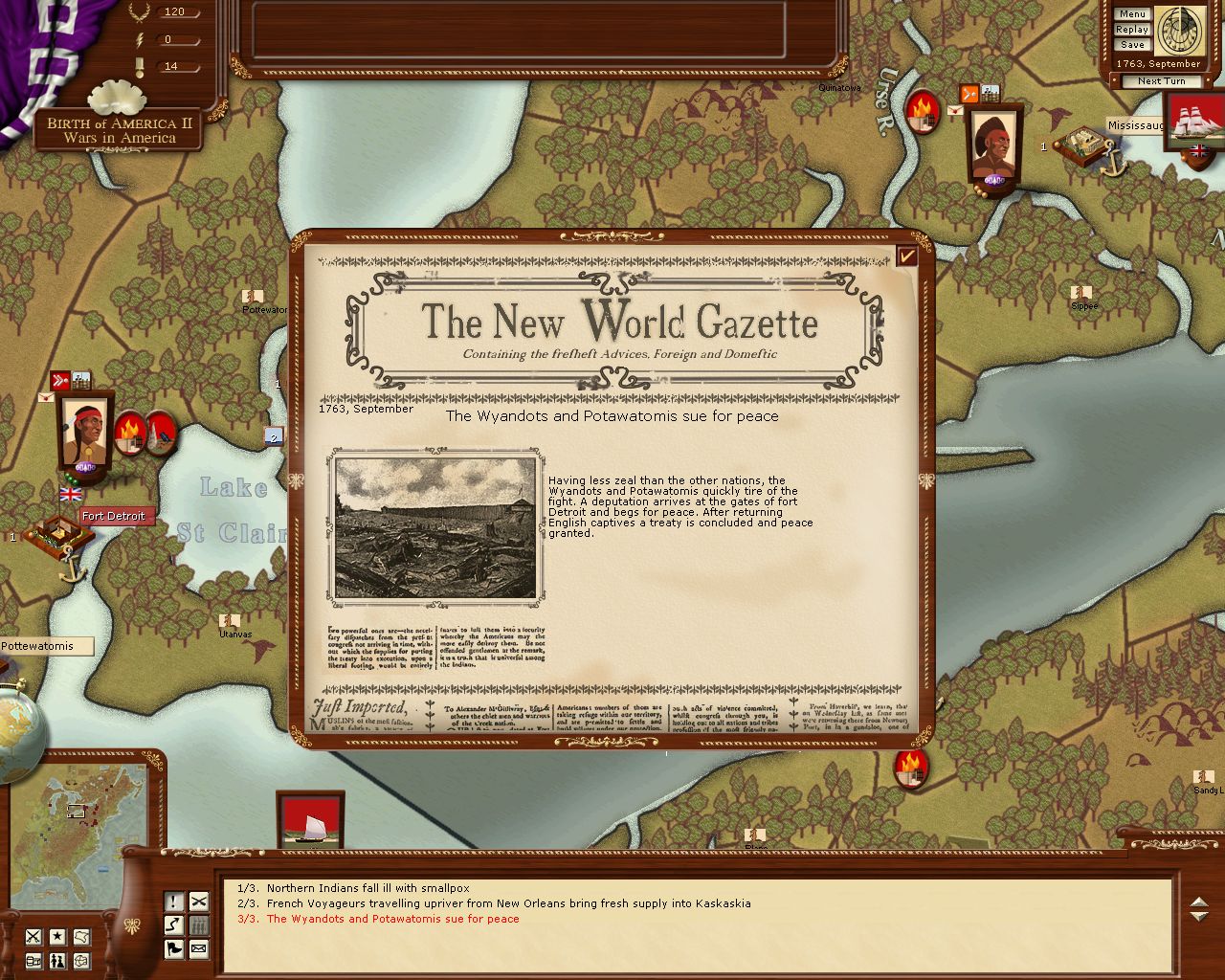Viewport: 1225px width, 980px height.
Task: Open the game Menu
Action: click(x=1132, y=14)
